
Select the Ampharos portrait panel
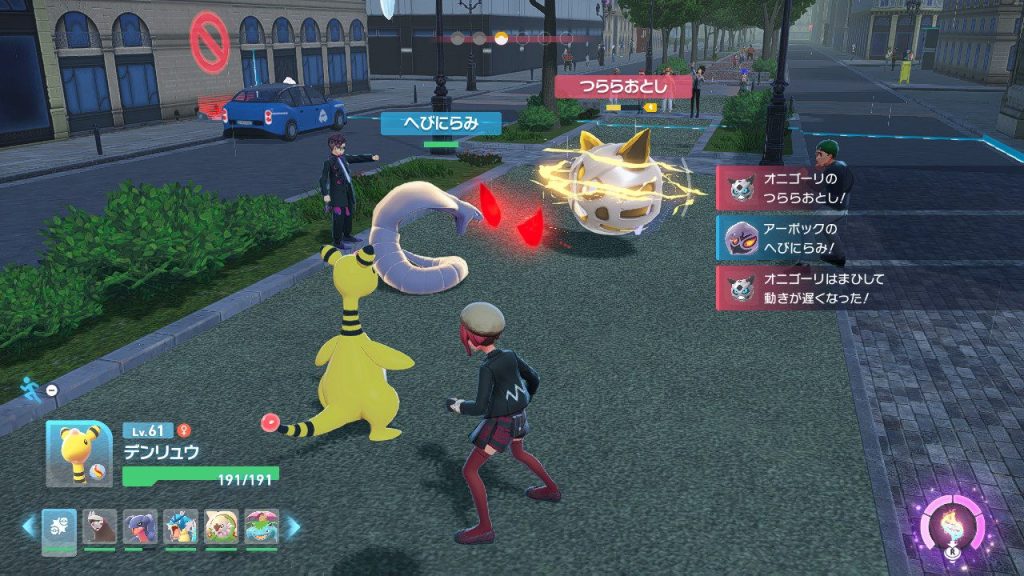[x=78, y=455]
